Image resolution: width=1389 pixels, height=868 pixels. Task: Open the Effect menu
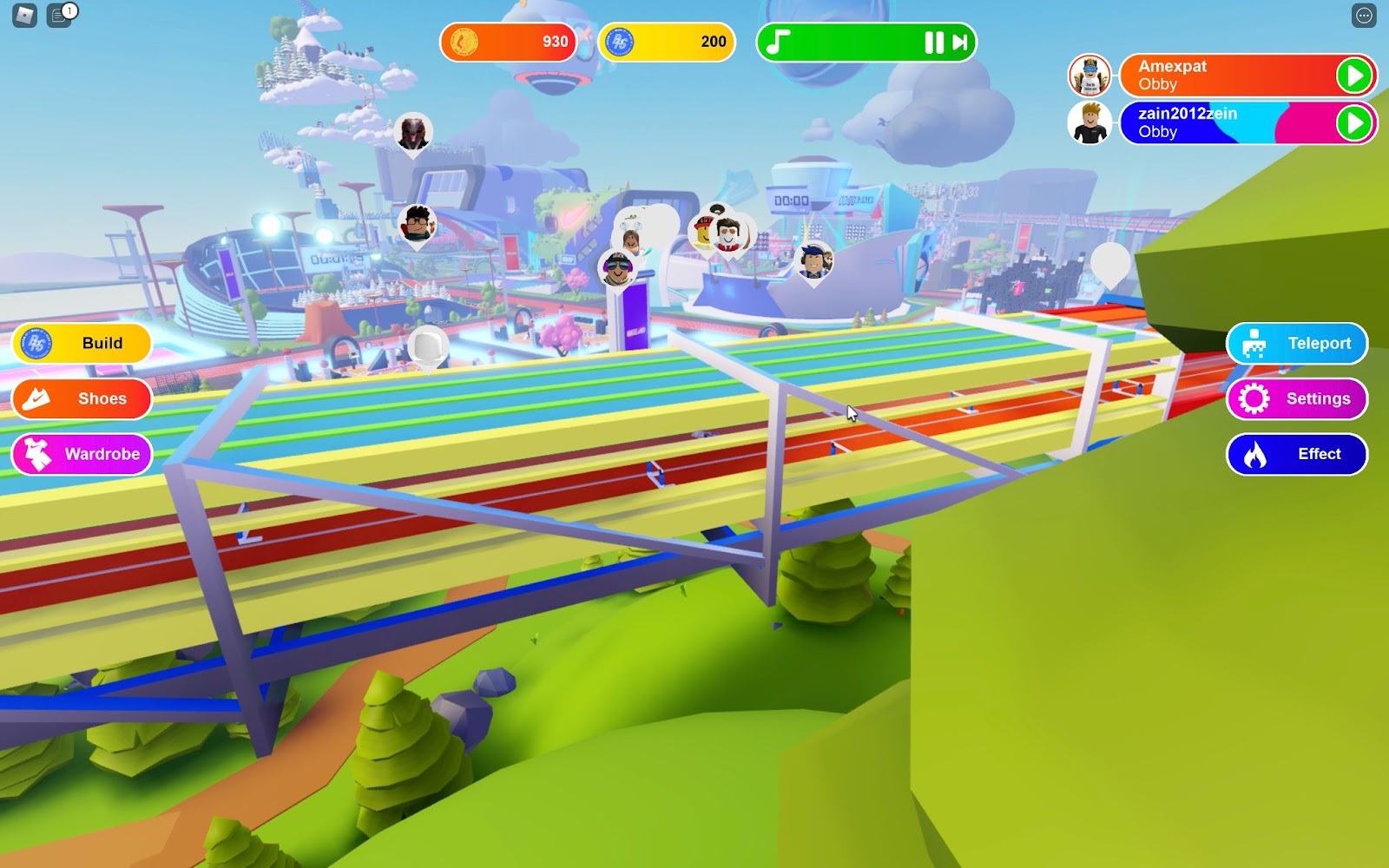click(1297, 454)
